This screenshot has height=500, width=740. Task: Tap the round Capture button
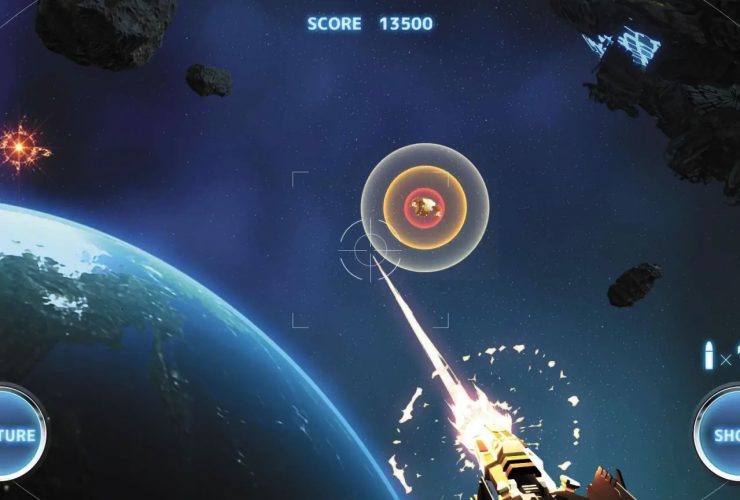point(17,435)
